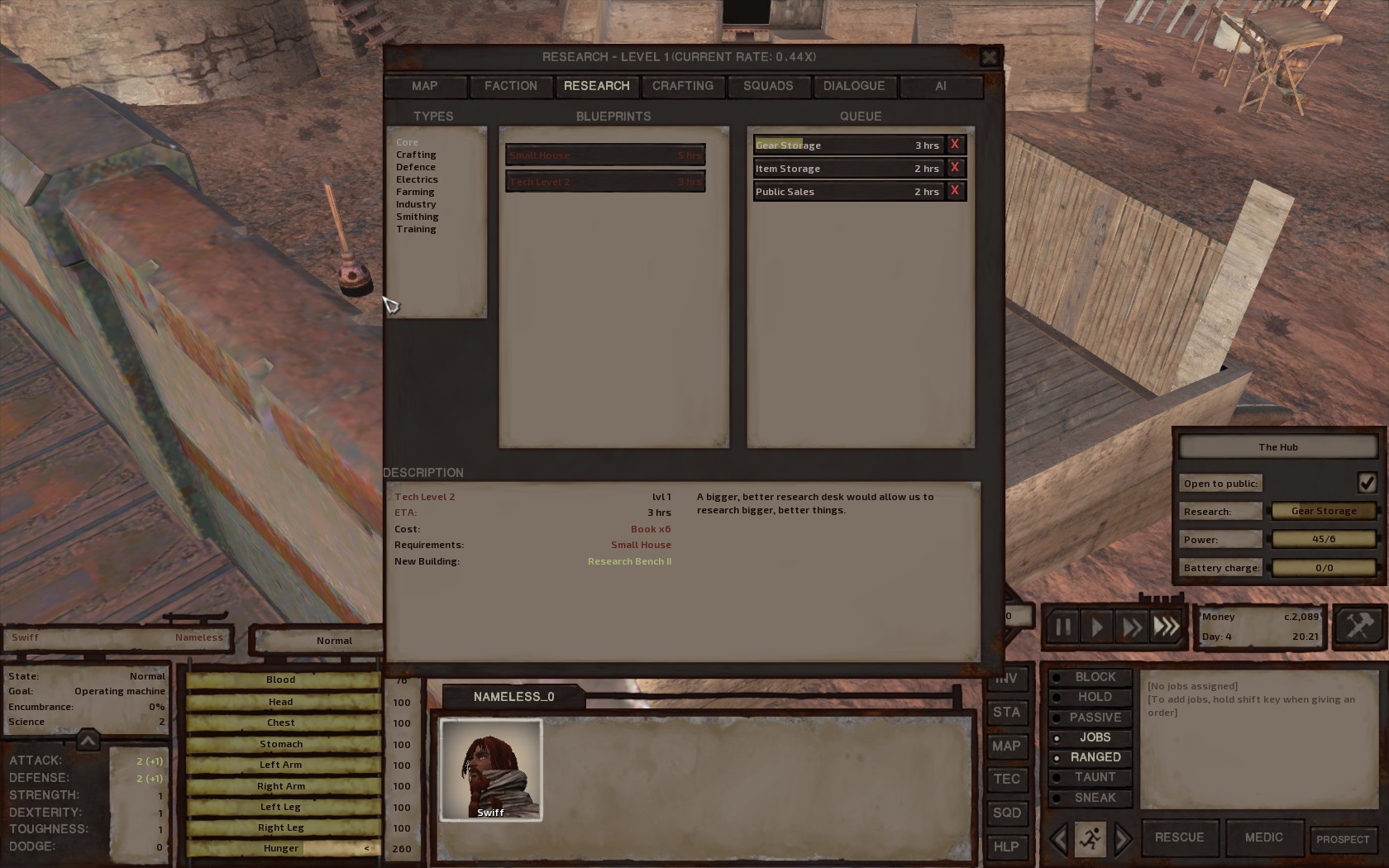This screenshot has width=1389, height=868.
Task: Open the Faction tab
Action: pyautogui.click(x=511, y=86)
